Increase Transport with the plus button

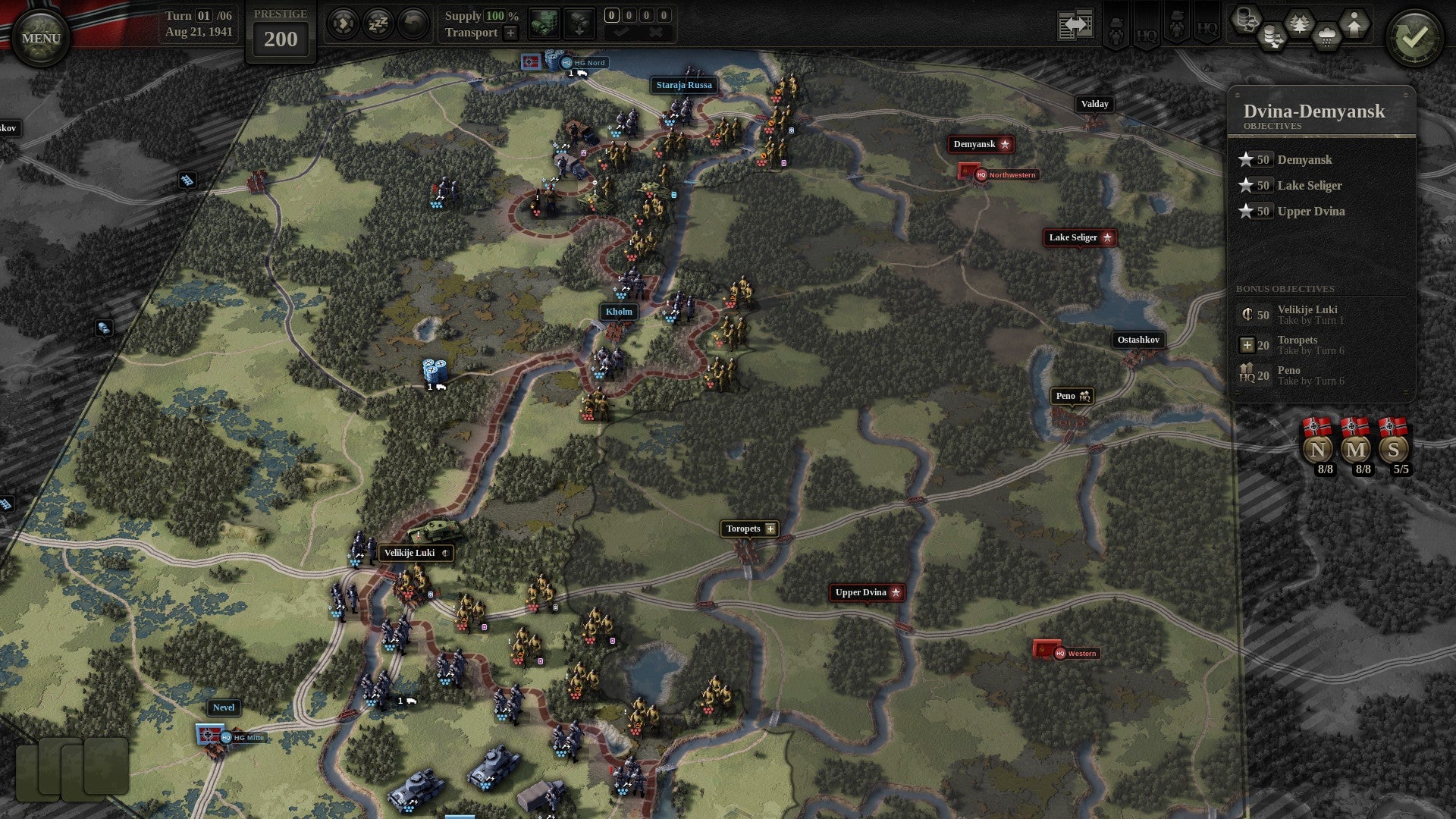click(510, 33)
